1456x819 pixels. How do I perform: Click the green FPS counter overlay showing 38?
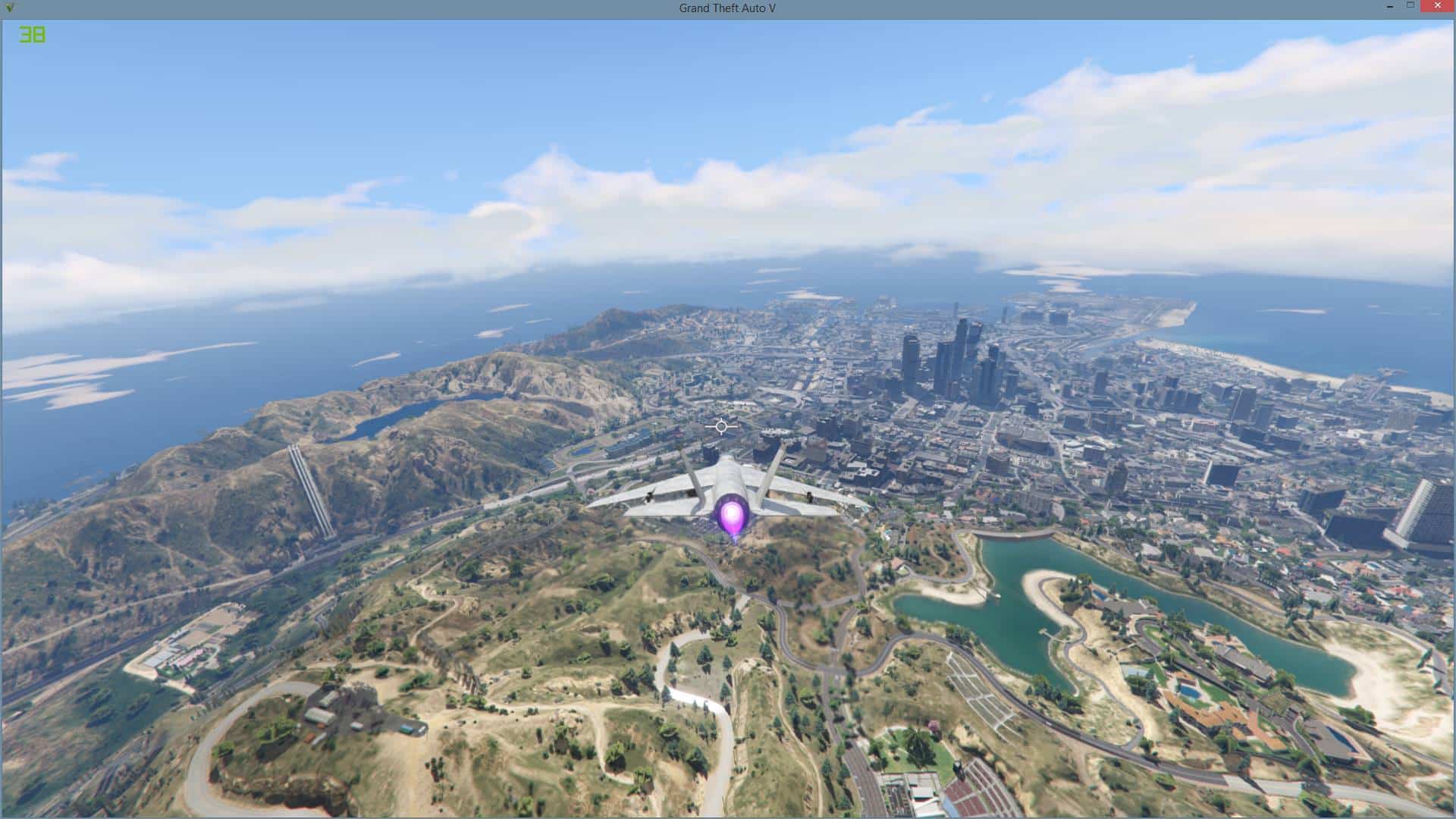32,33
